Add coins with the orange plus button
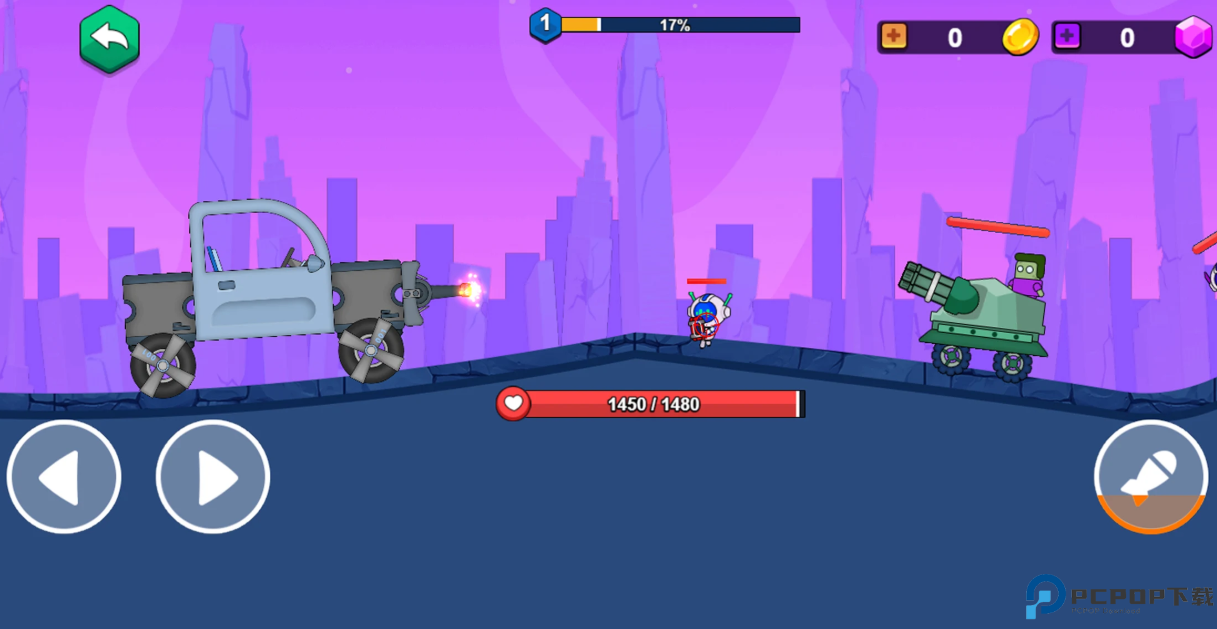 click(893, 37)
